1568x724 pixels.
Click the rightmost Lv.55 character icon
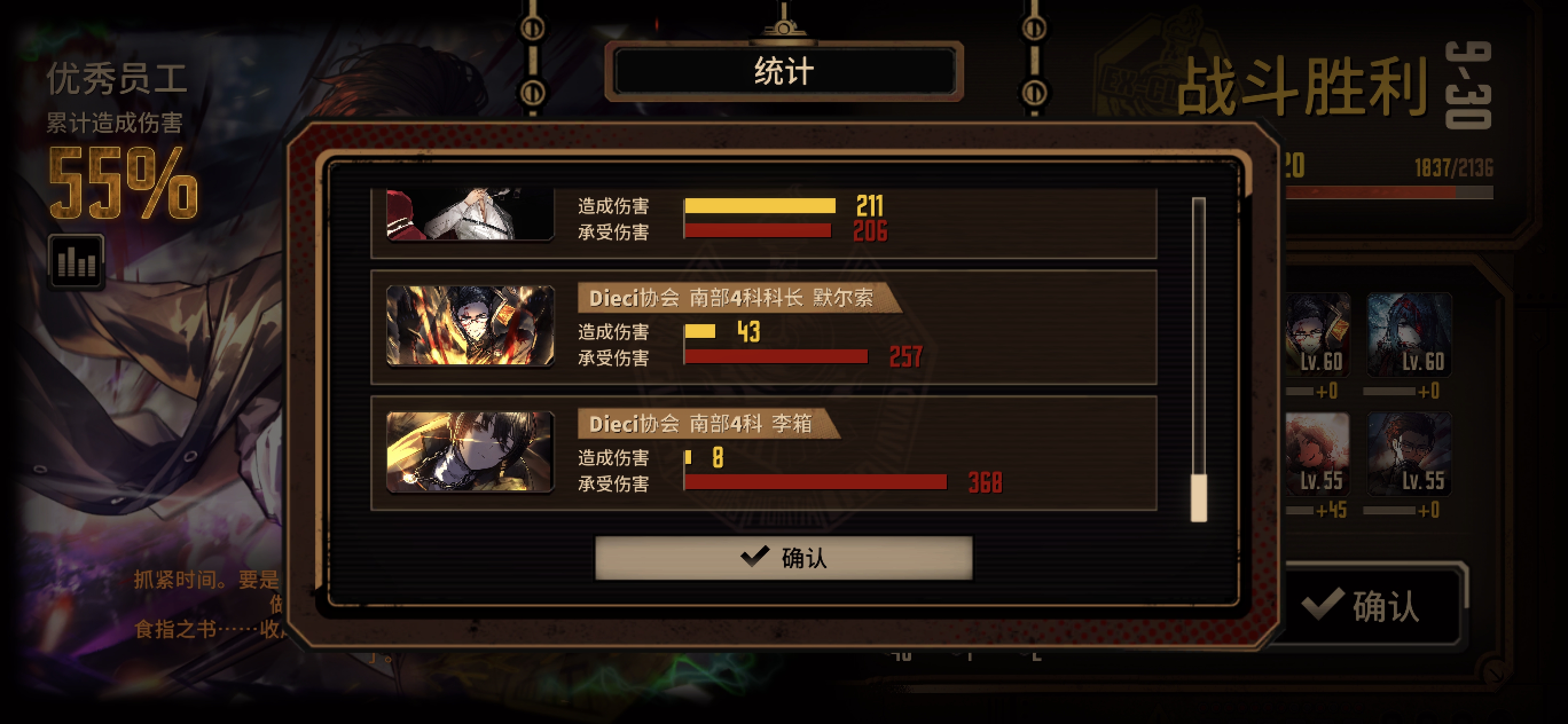[1410, 453]
